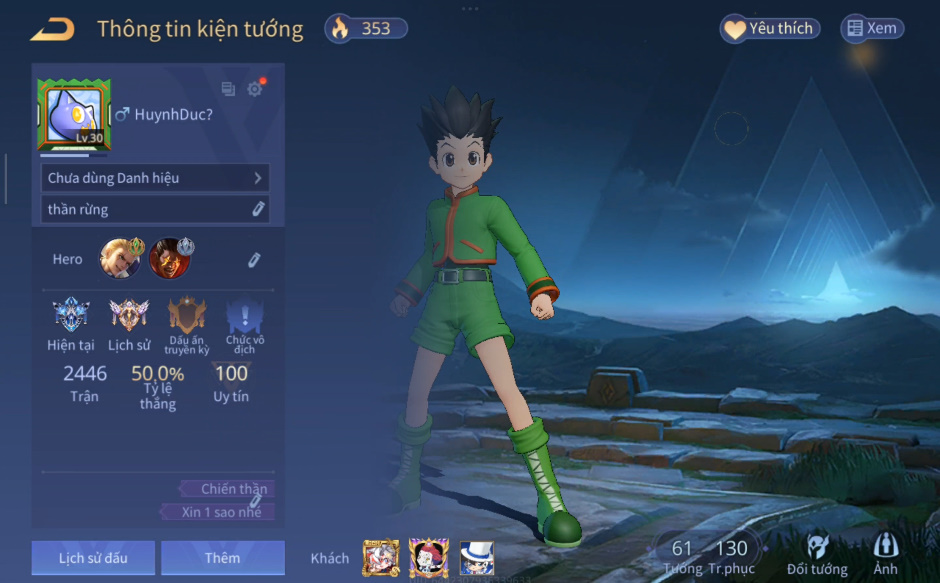940x583 pixels.
Task: Go back with the return arrow
Action: [x=52, y=30]
